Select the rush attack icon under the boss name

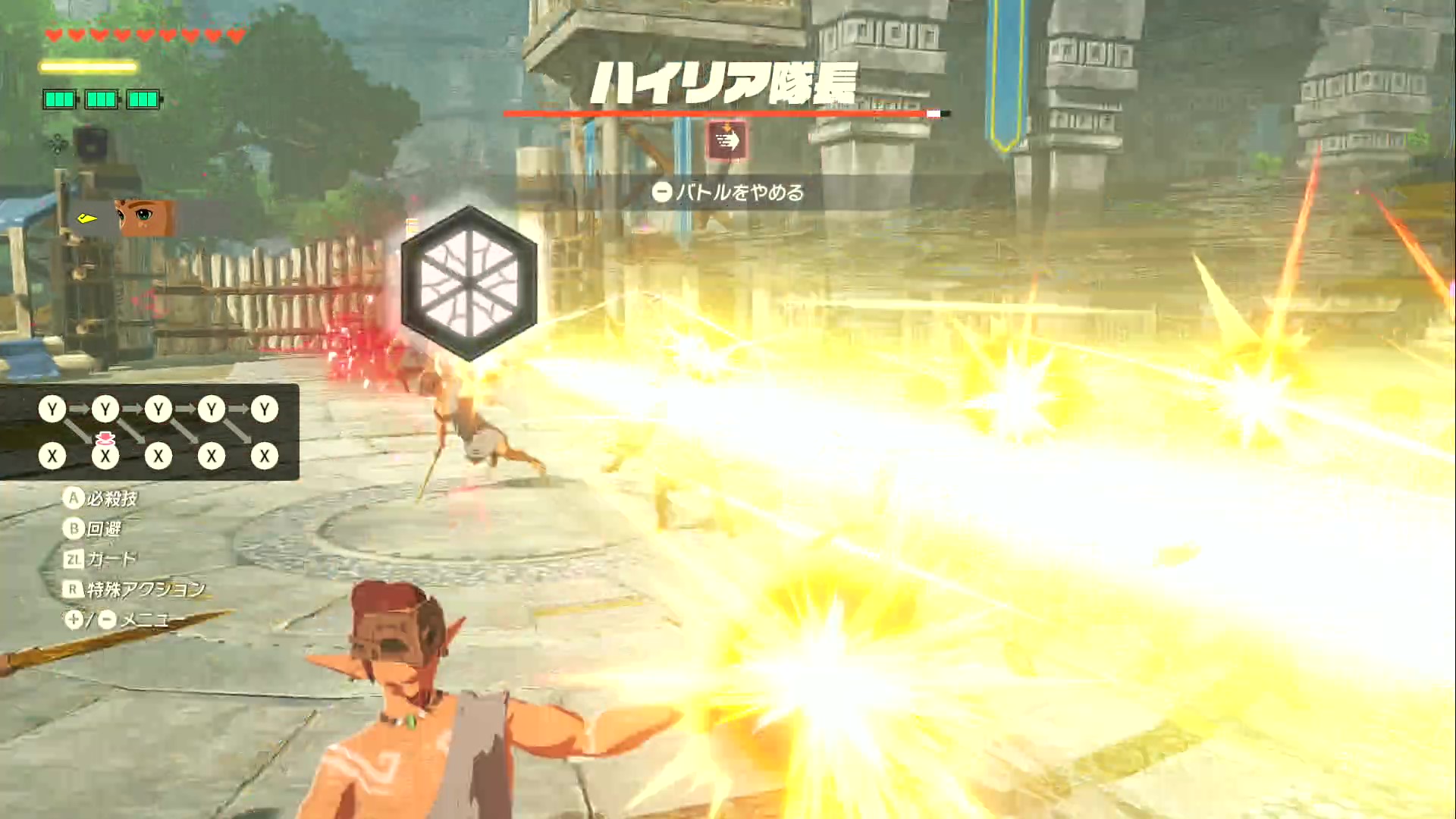tap(726, 140)
